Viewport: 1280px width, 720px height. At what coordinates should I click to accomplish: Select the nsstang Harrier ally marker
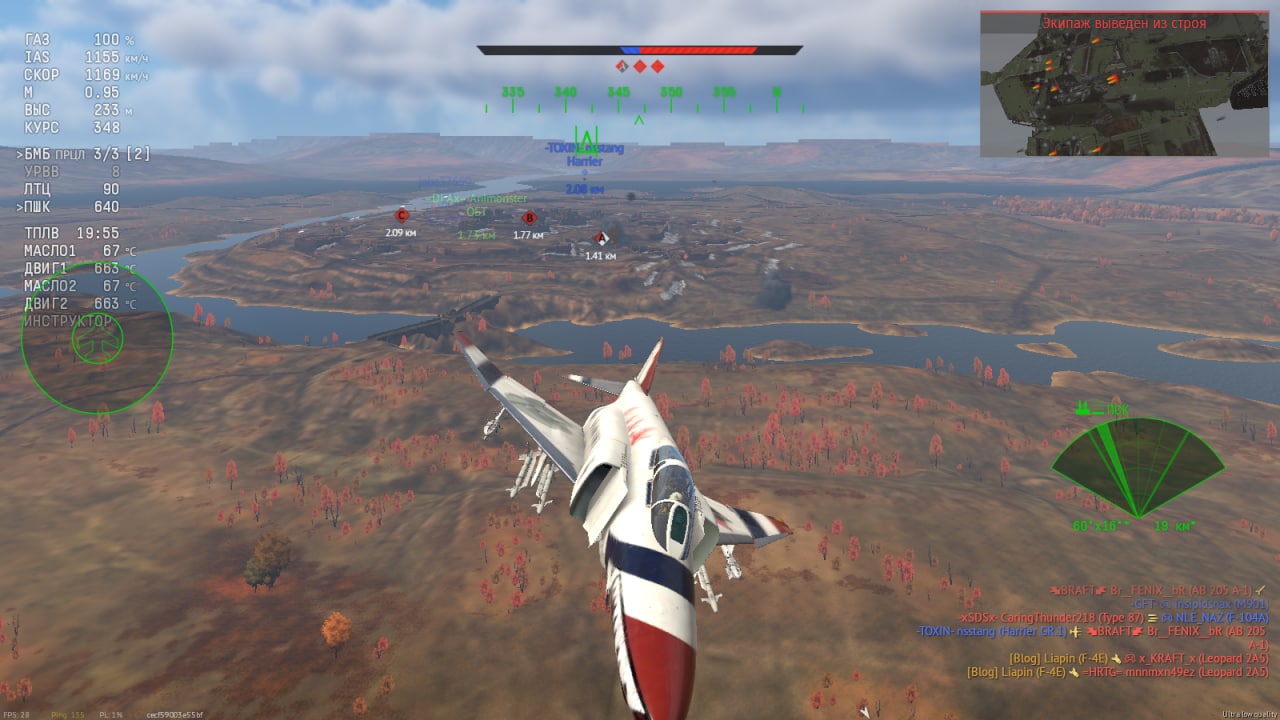tap(584, 155)
